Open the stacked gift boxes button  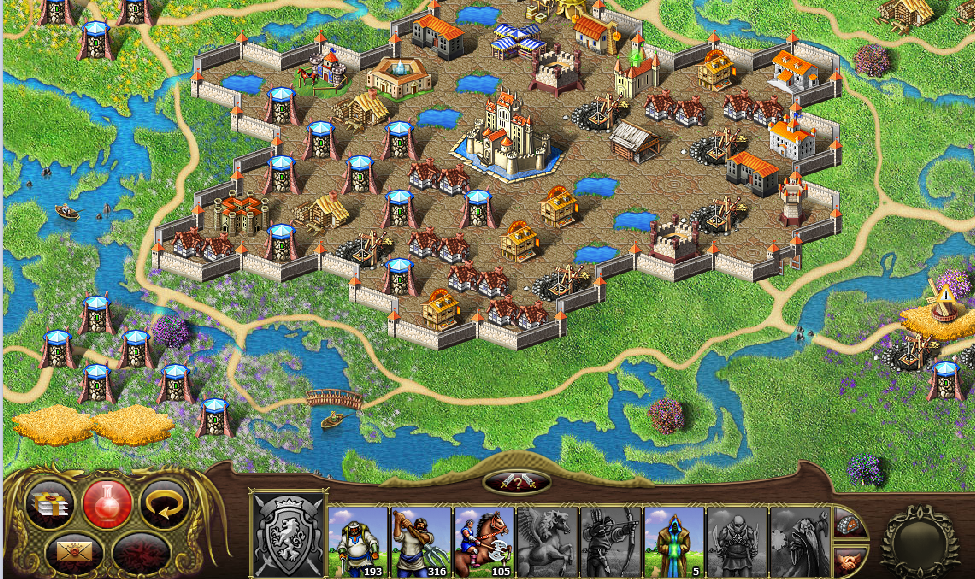pos(51,503)
